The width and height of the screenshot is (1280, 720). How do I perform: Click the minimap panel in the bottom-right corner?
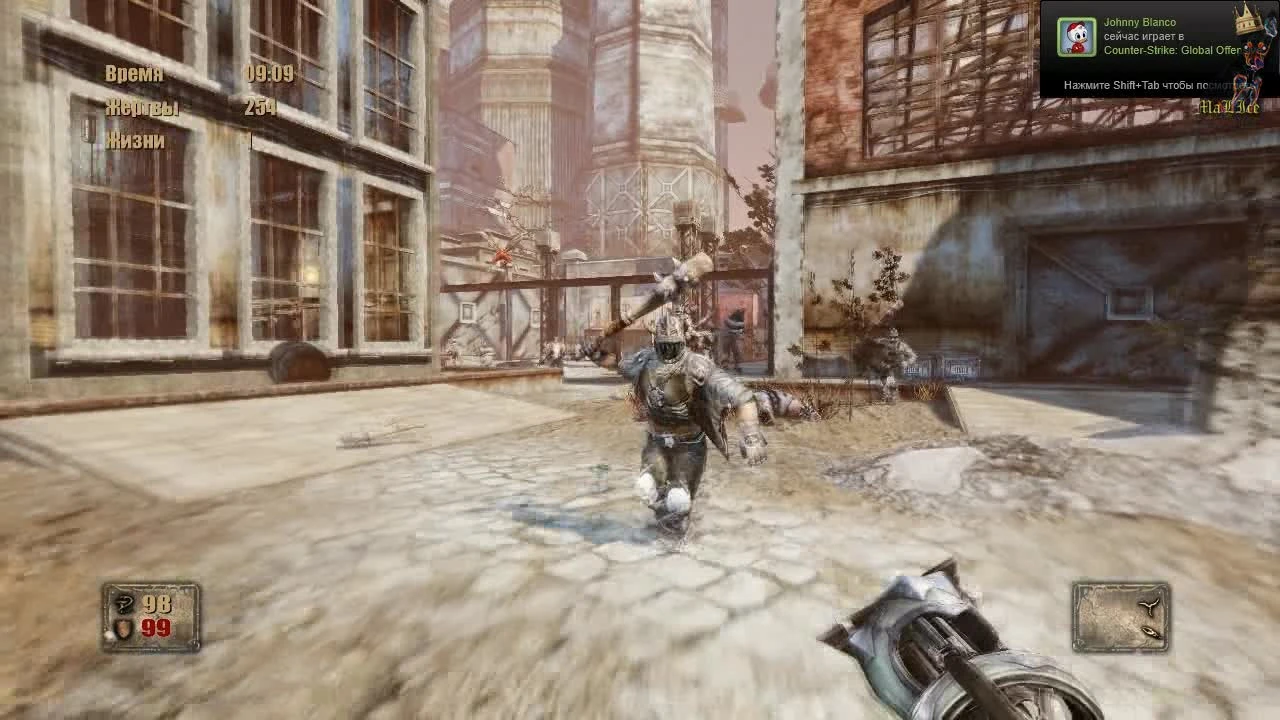1120,618
